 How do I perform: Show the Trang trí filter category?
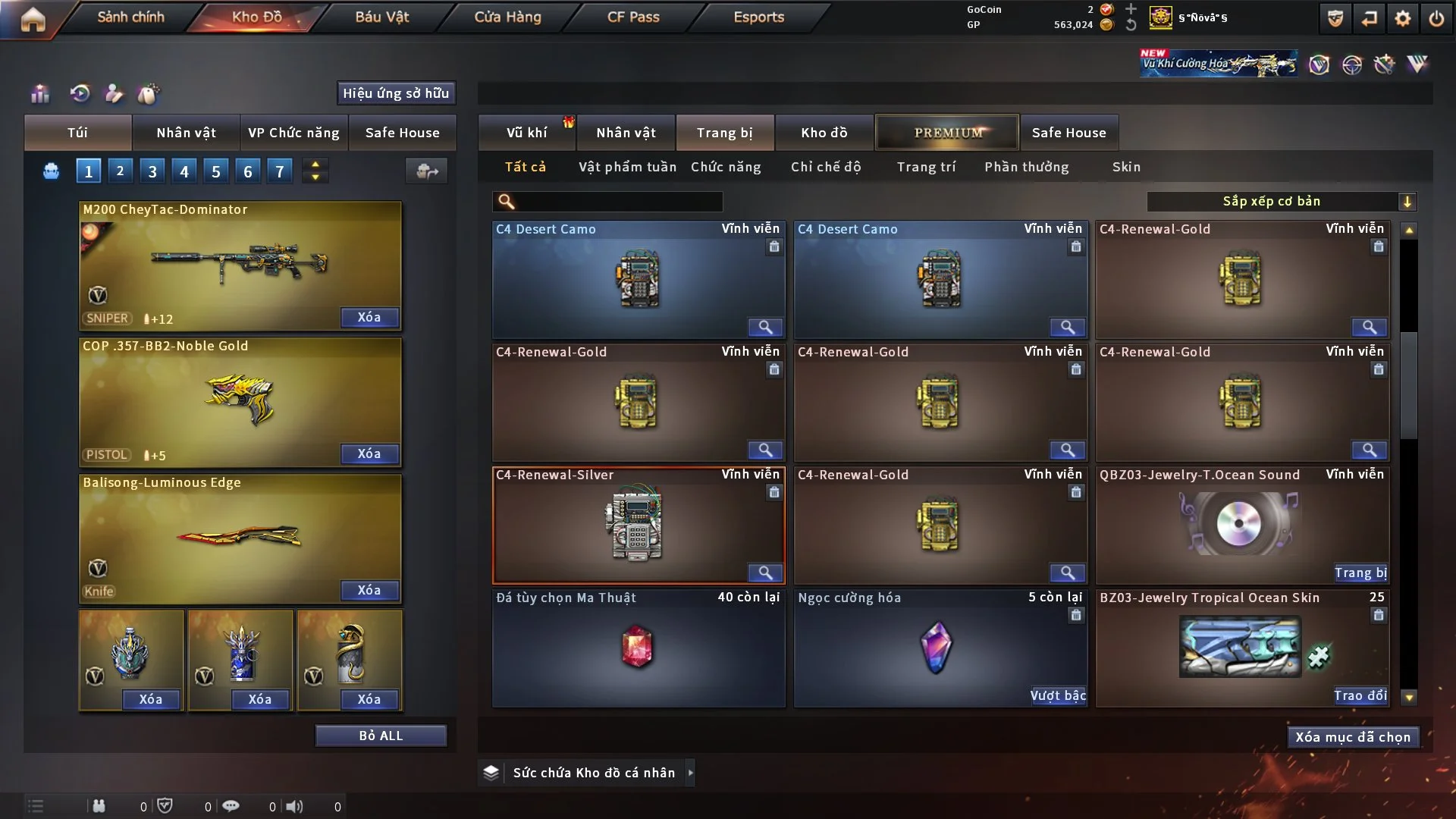pyautogui.click(x=926, y=167)
